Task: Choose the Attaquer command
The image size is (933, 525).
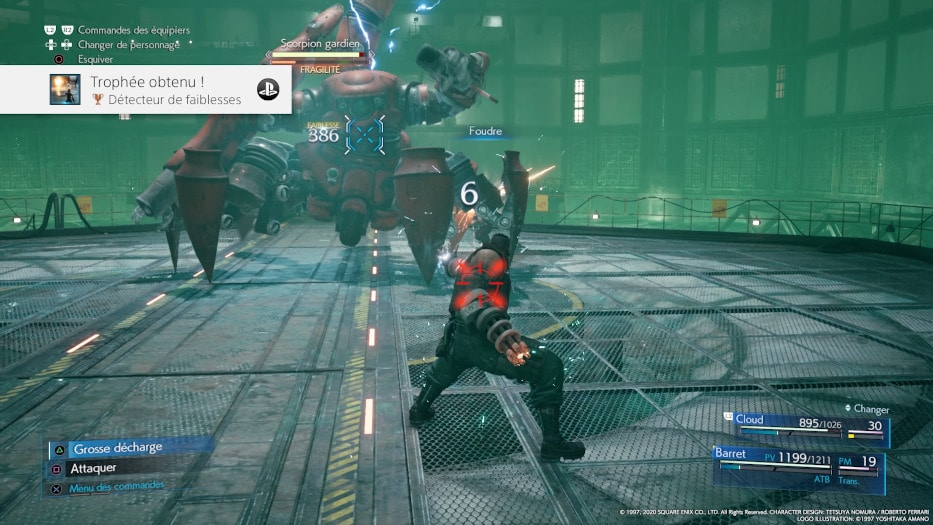Action: (94, 467)
